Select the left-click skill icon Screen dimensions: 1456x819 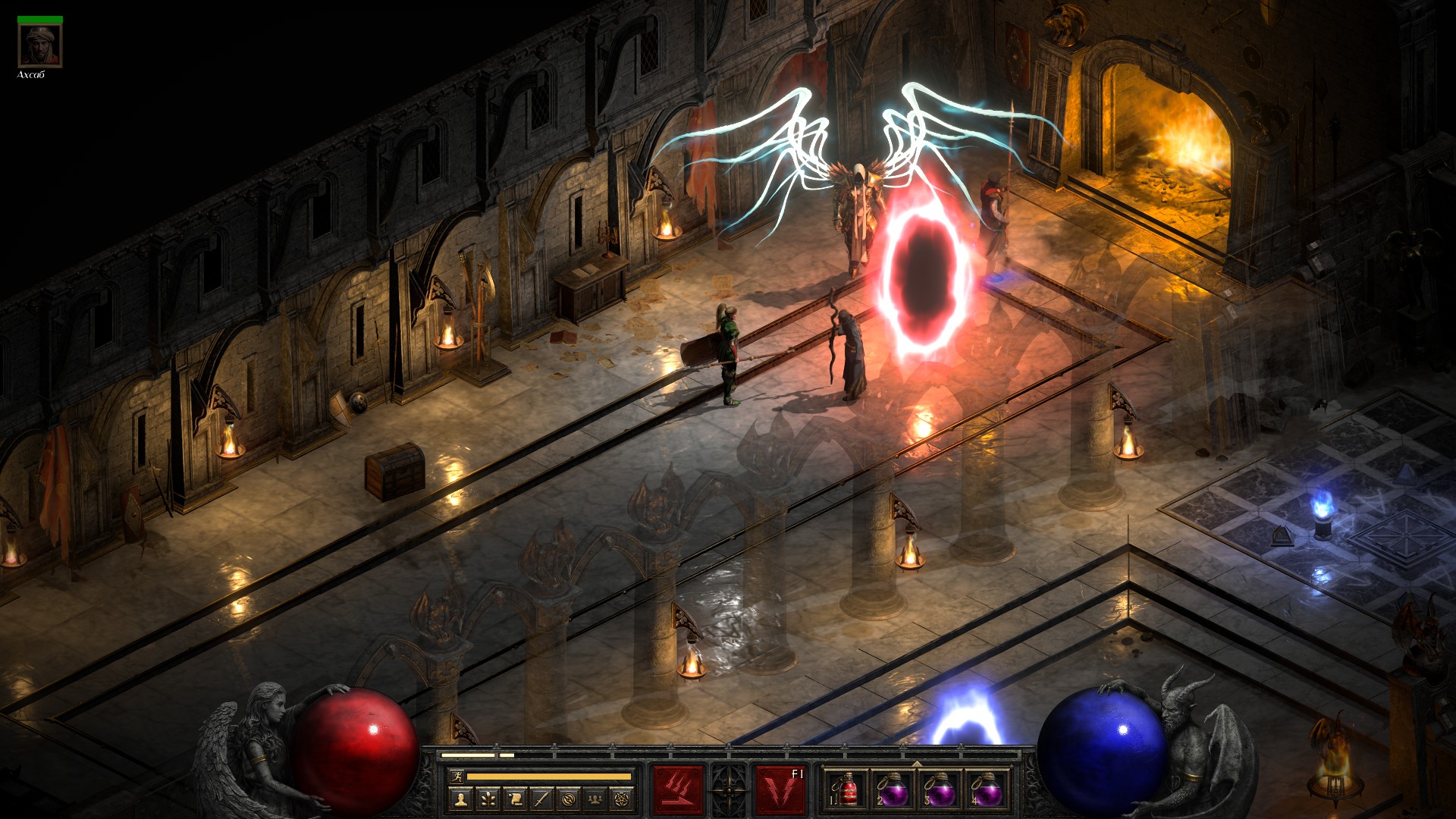pyautogui.click(x=679, y=790)
